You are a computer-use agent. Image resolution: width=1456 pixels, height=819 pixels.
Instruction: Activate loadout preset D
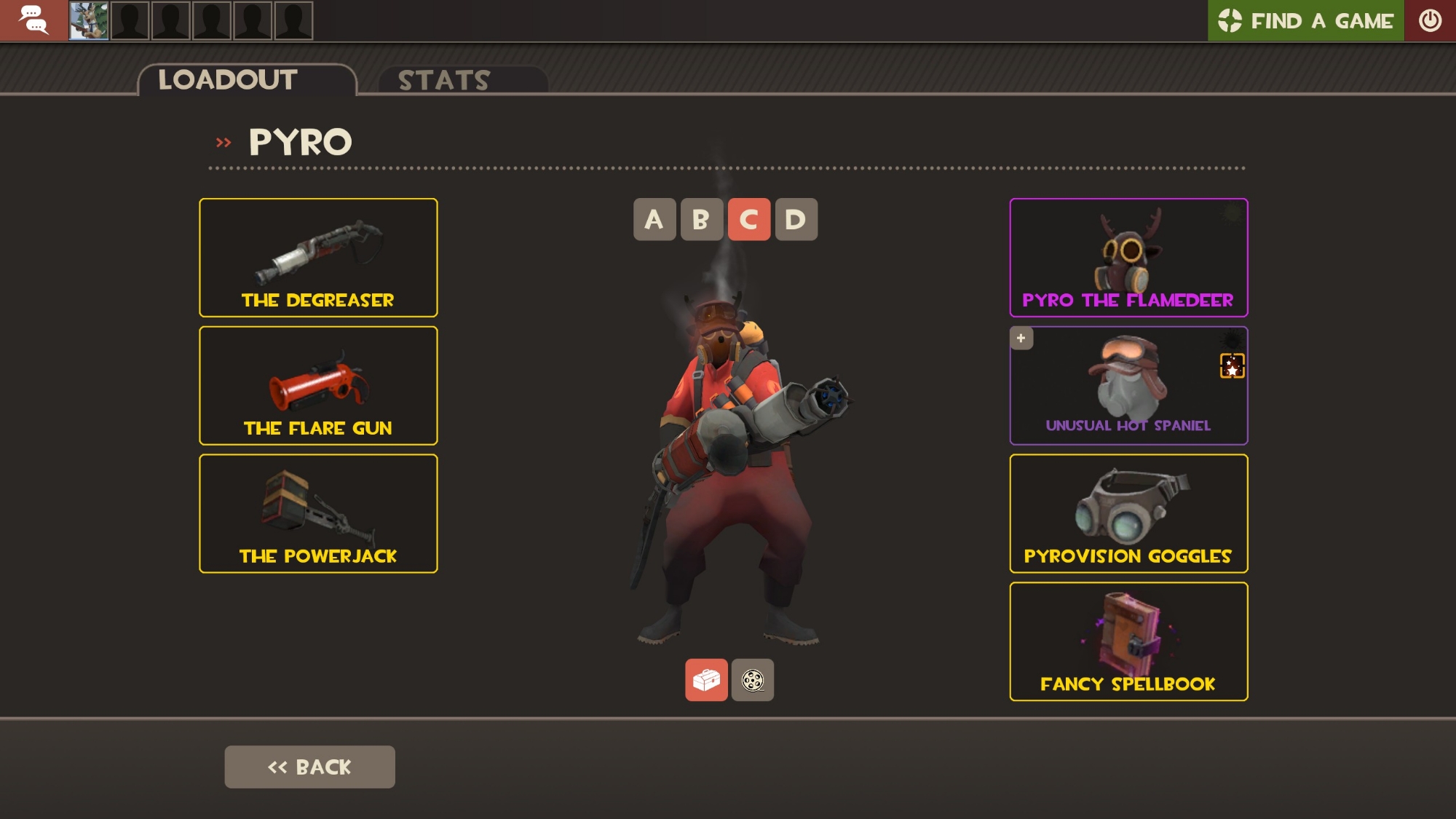[796, 220]
